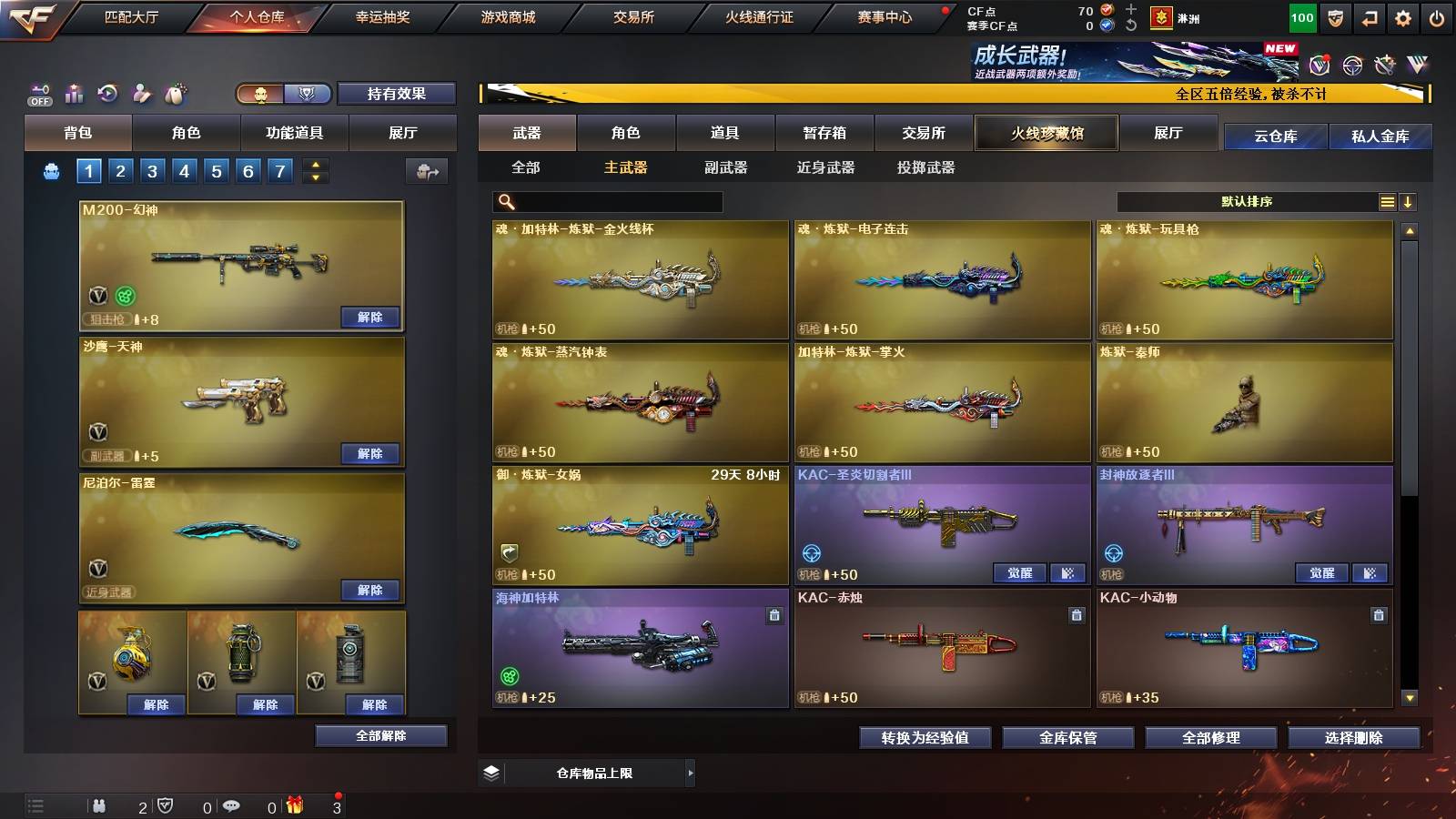Open the V-shaped emblem icon below settings
Image resolution: width=1456 pixels, height=819 pixels.
coord(1416,64)
